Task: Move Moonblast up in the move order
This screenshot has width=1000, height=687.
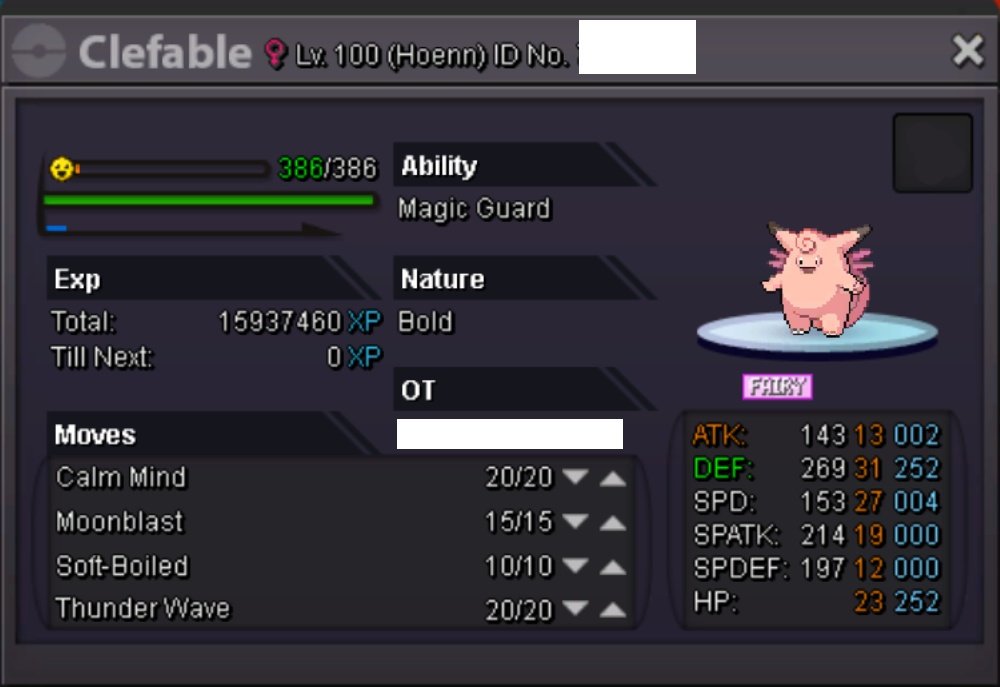Action: coord(613,523)
